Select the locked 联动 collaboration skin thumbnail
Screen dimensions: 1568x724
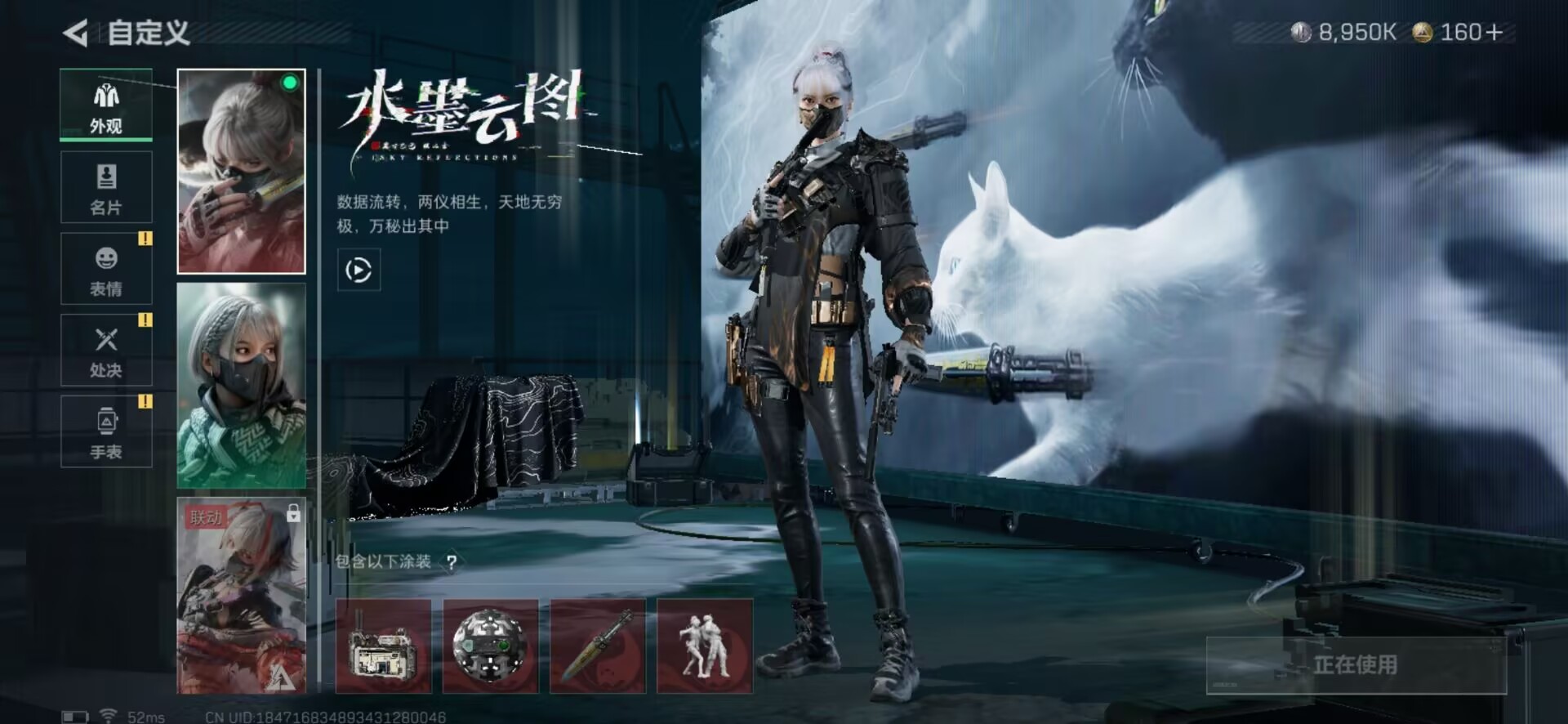point(241,596)
